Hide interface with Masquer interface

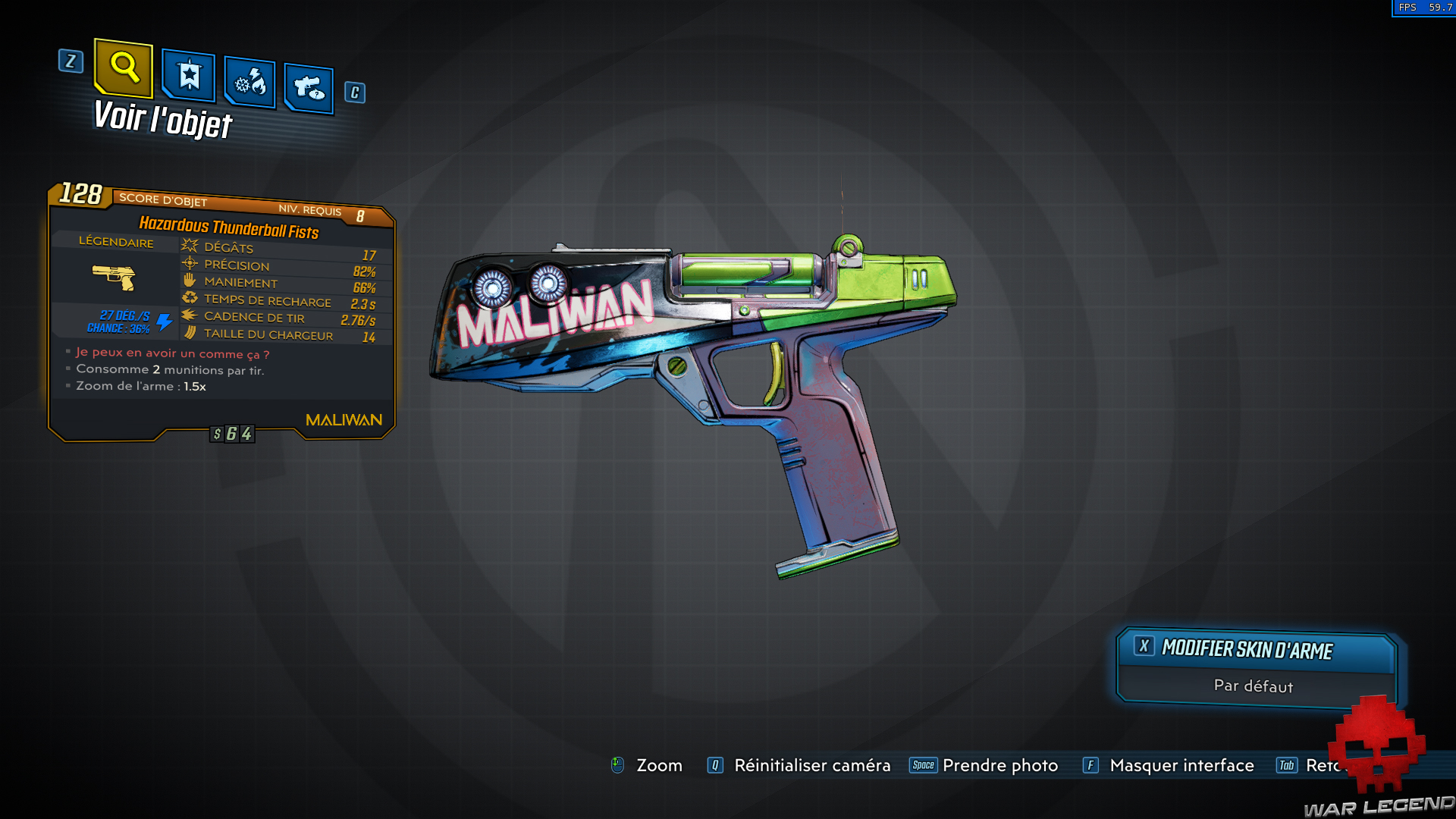tap(1181, 766)
